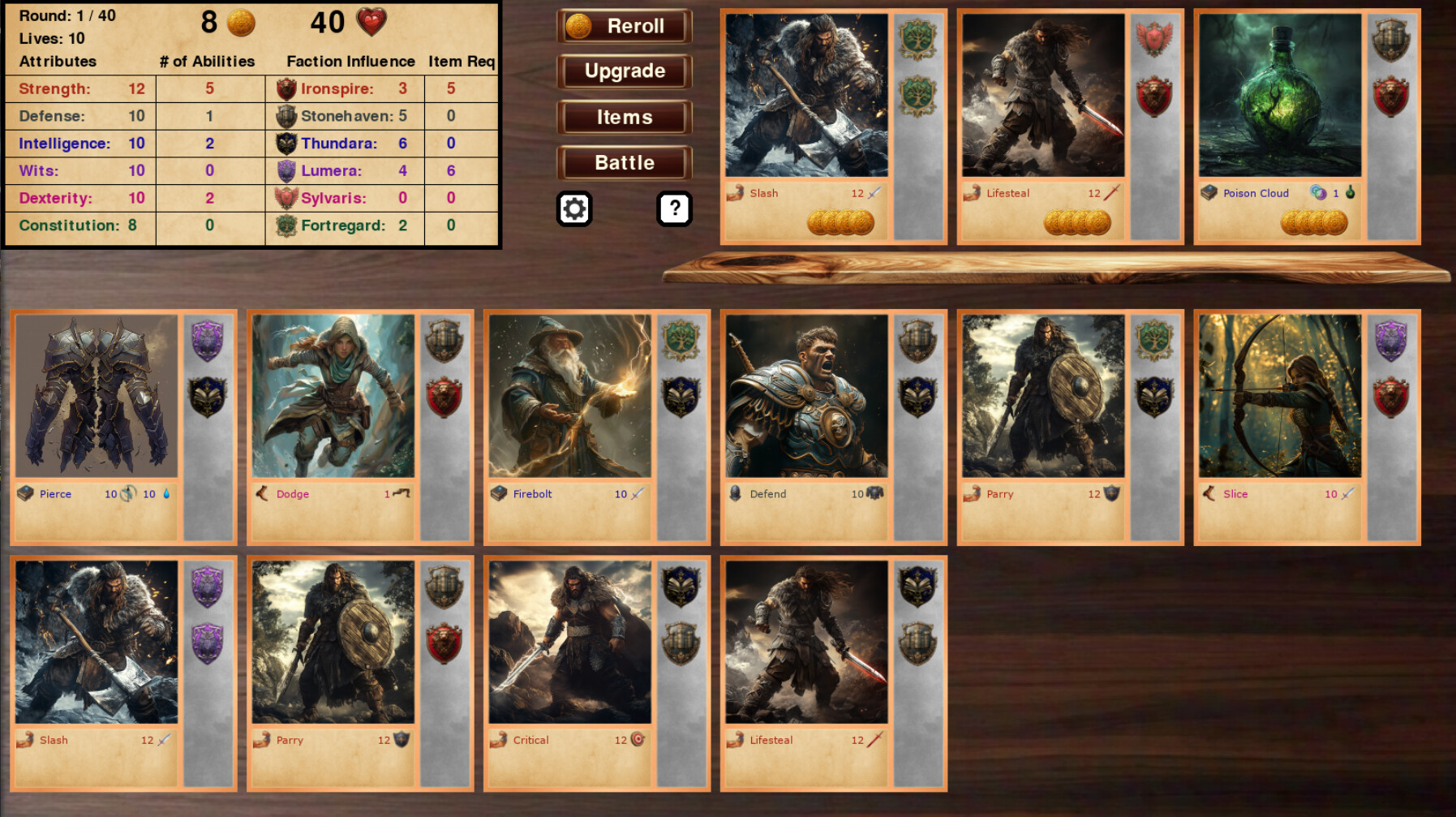Click the Dodge ability icon on the rogue card
Screen dimensions: 1456x817
pos(263,493)
